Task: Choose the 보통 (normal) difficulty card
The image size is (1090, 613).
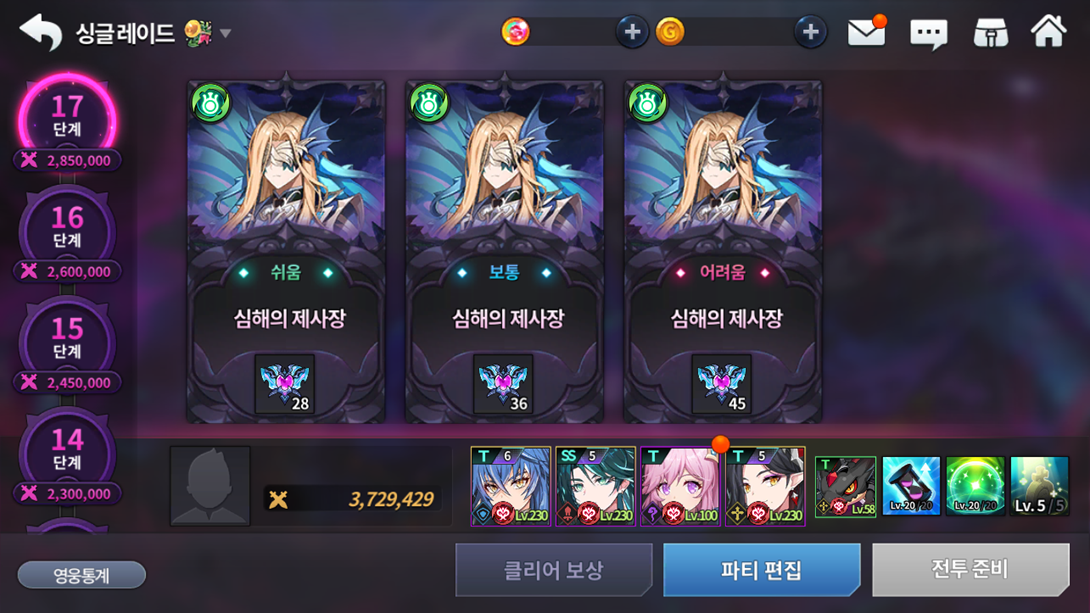Action: point(504,251)
